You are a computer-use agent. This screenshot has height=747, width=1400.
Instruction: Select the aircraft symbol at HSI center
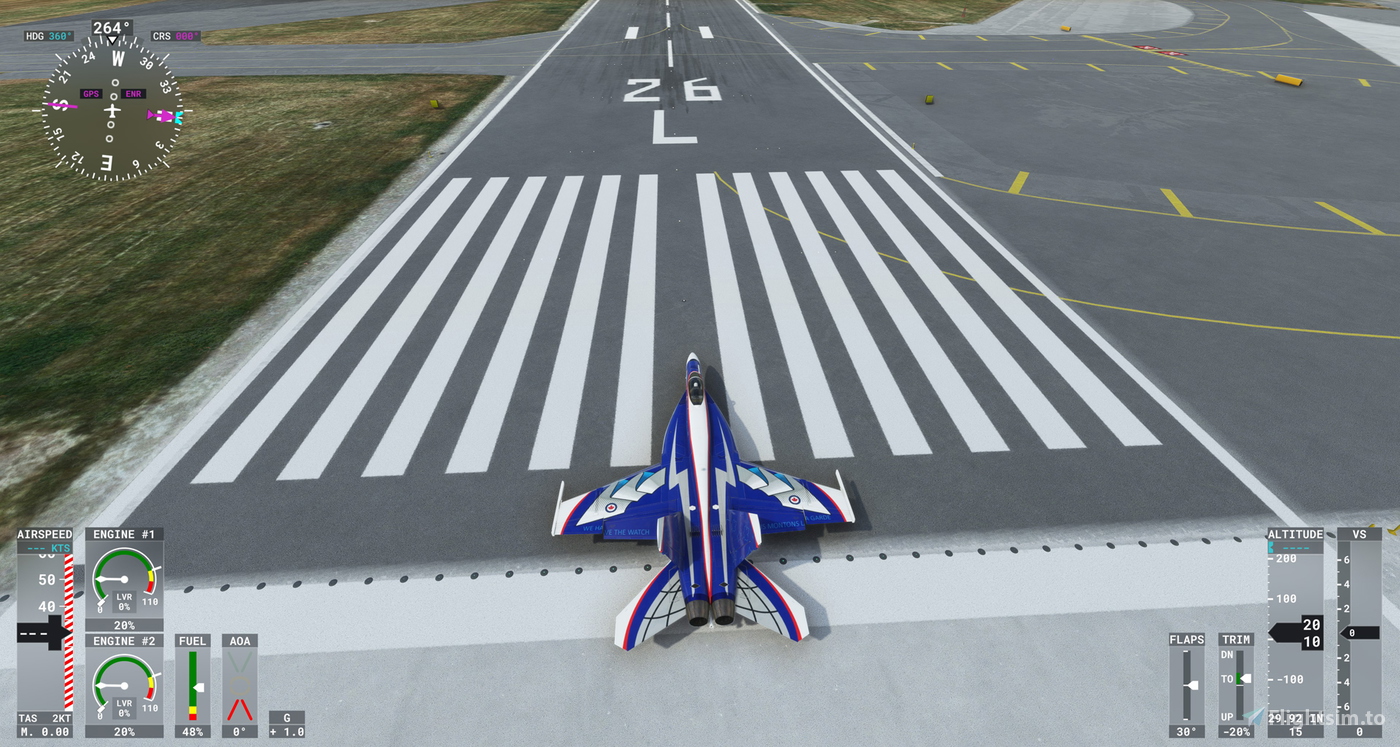114,110
